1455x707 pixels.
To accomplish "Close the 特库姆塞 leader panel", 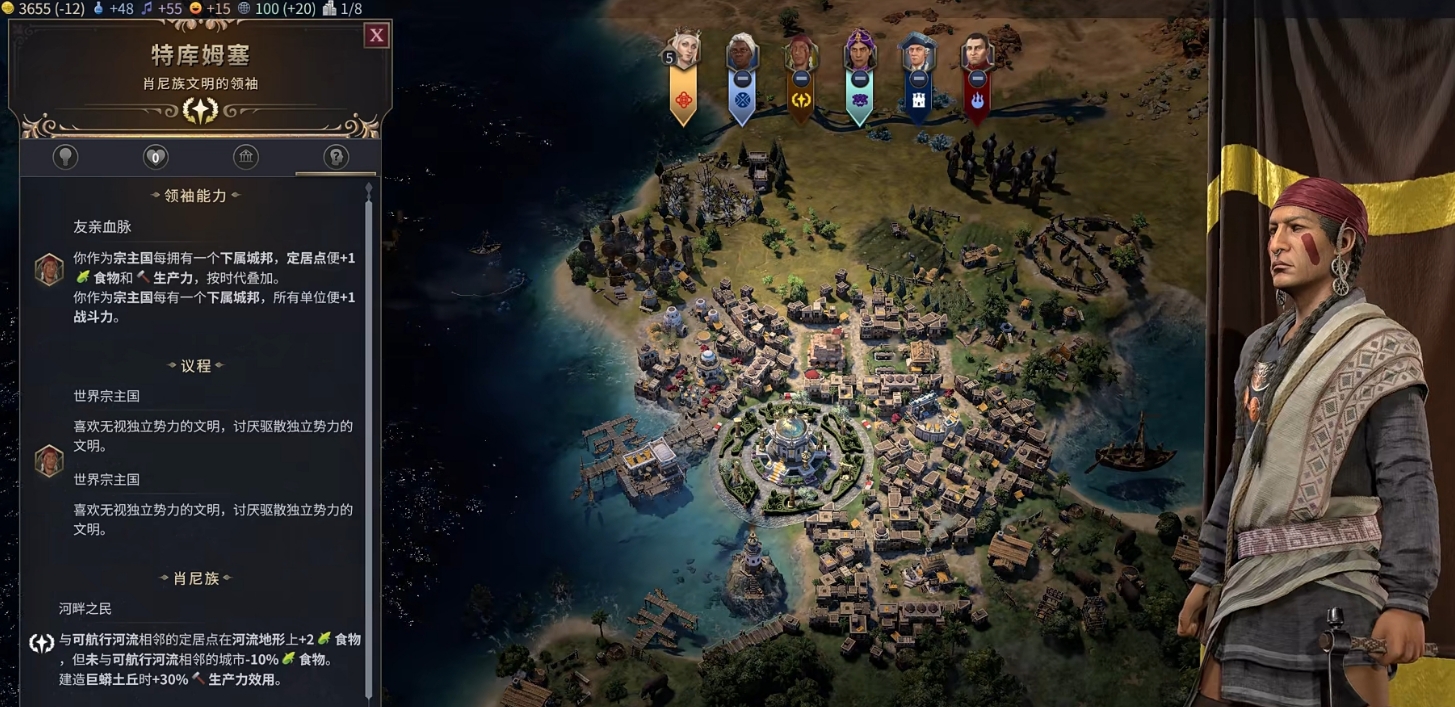I will click(x=376, y=36).
